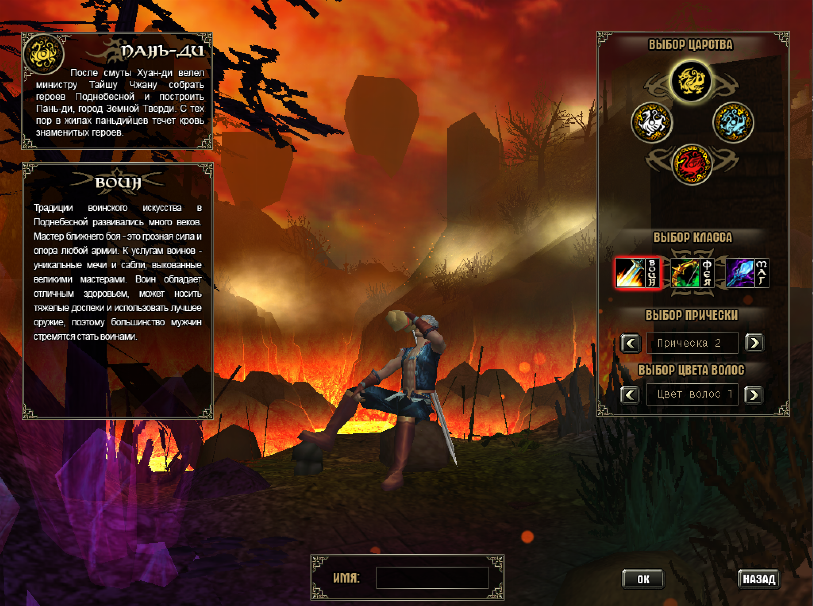Image resolution: width=813 pixels, height=606 pixels.
Task: Pick the blue kingdom emblem
Action: pyautogui.click(x=731, y=123)
